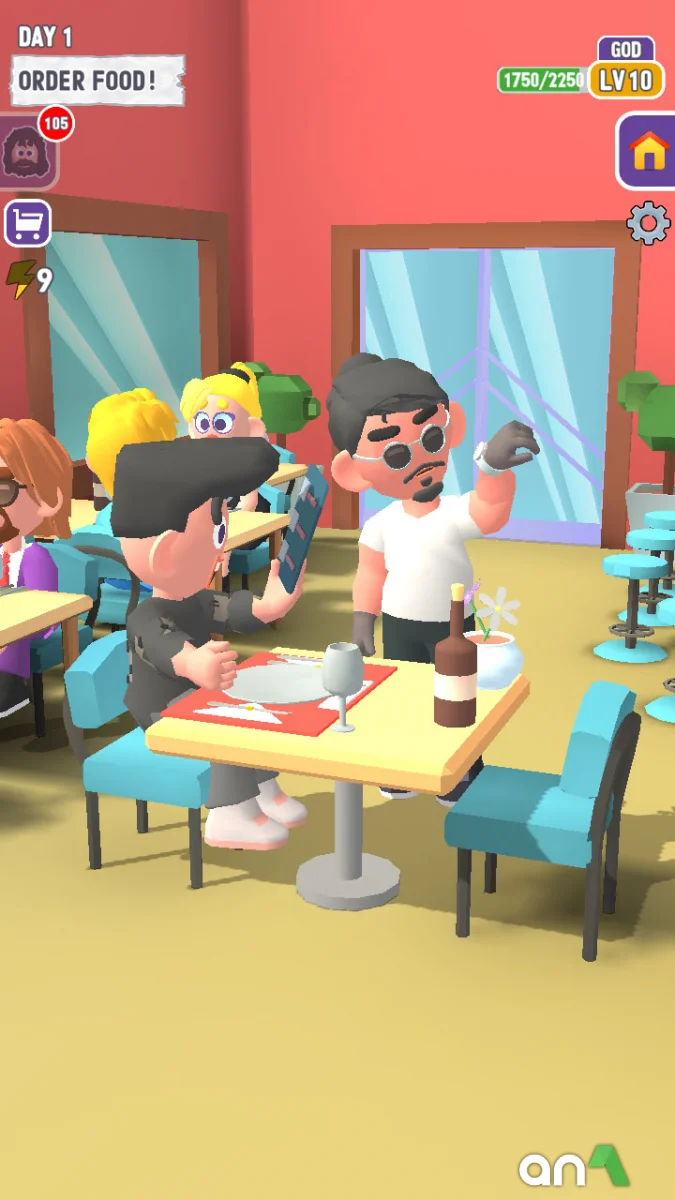This screenshot has height=1200, width=675.
Task: Open the home screen button
Action: (648, 152)
